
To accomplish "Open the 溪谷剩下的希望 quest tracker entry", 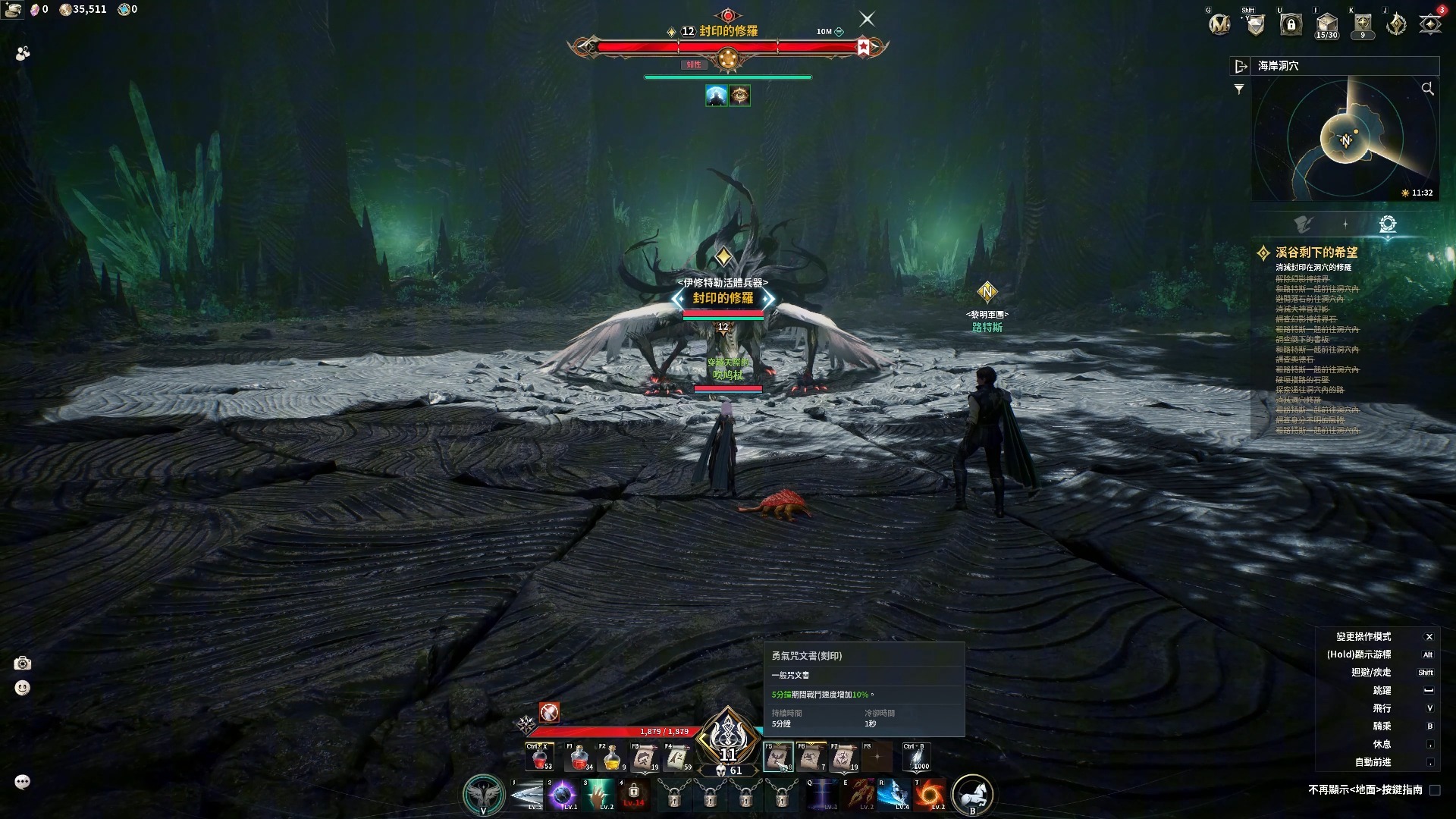I will tap(1316, 253).
